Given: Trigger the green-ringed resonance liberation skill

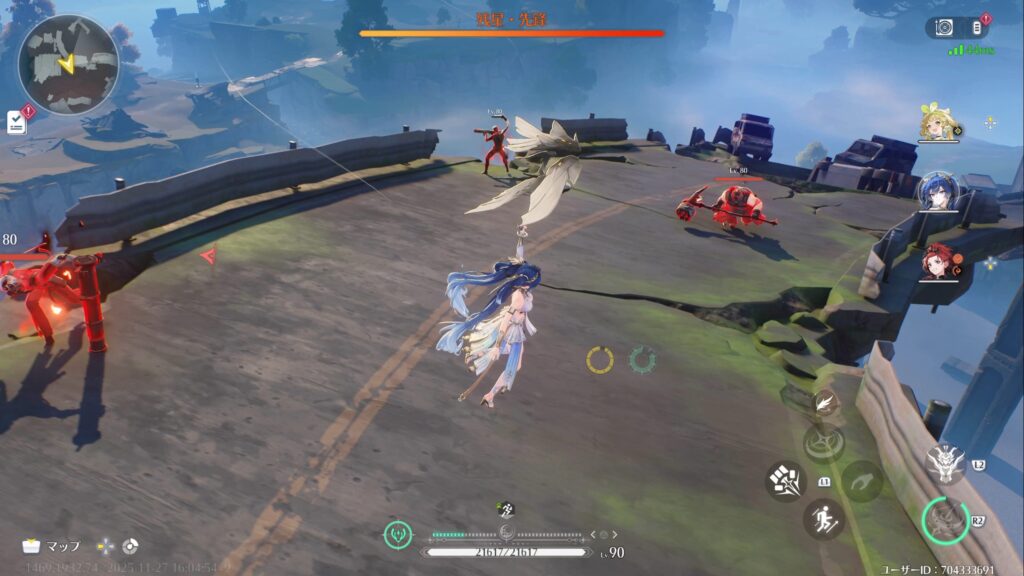Looking at the screenshot, I should click(945, 519).
